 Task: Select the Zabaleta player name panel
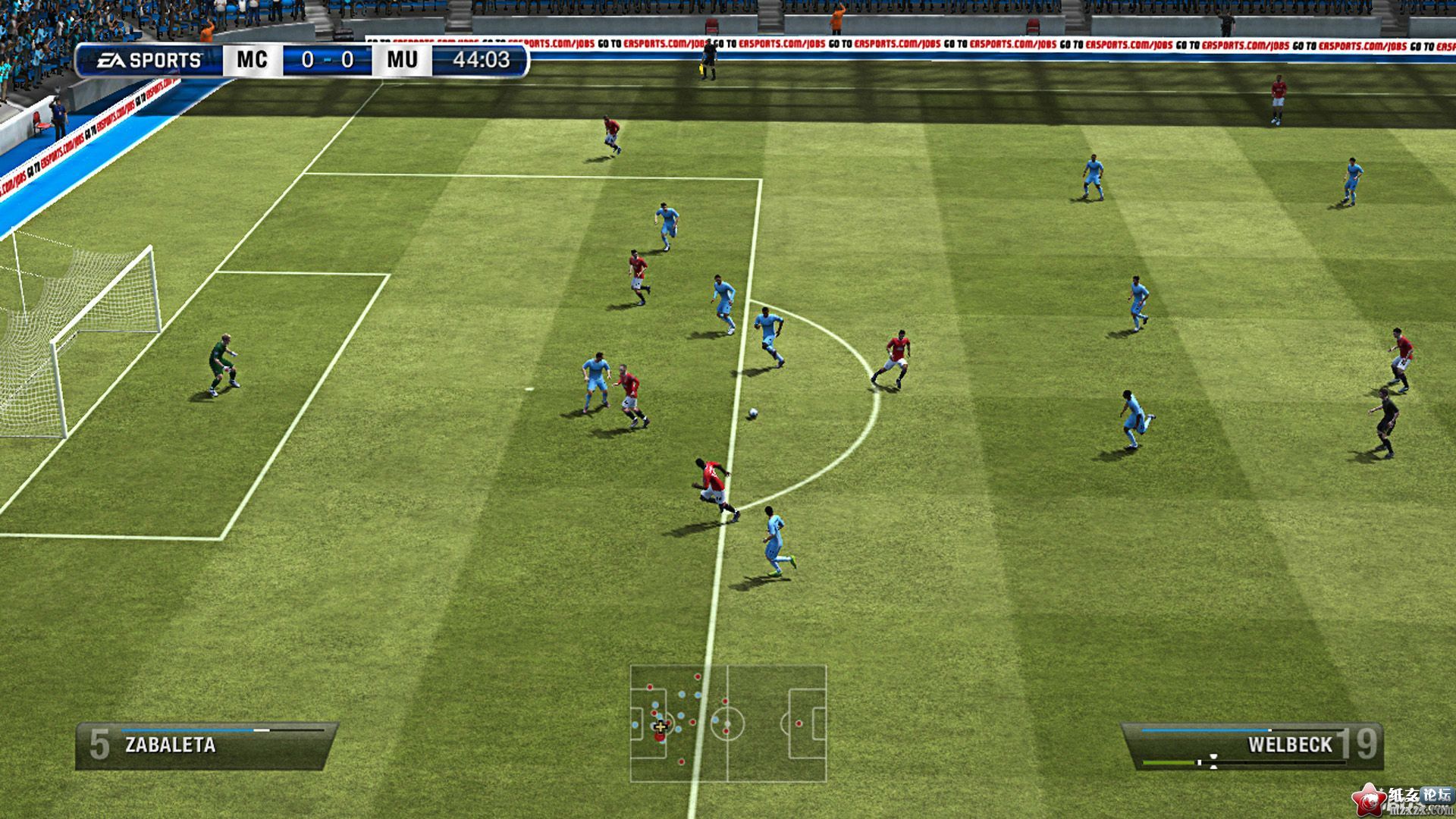[x=206, y=745]
